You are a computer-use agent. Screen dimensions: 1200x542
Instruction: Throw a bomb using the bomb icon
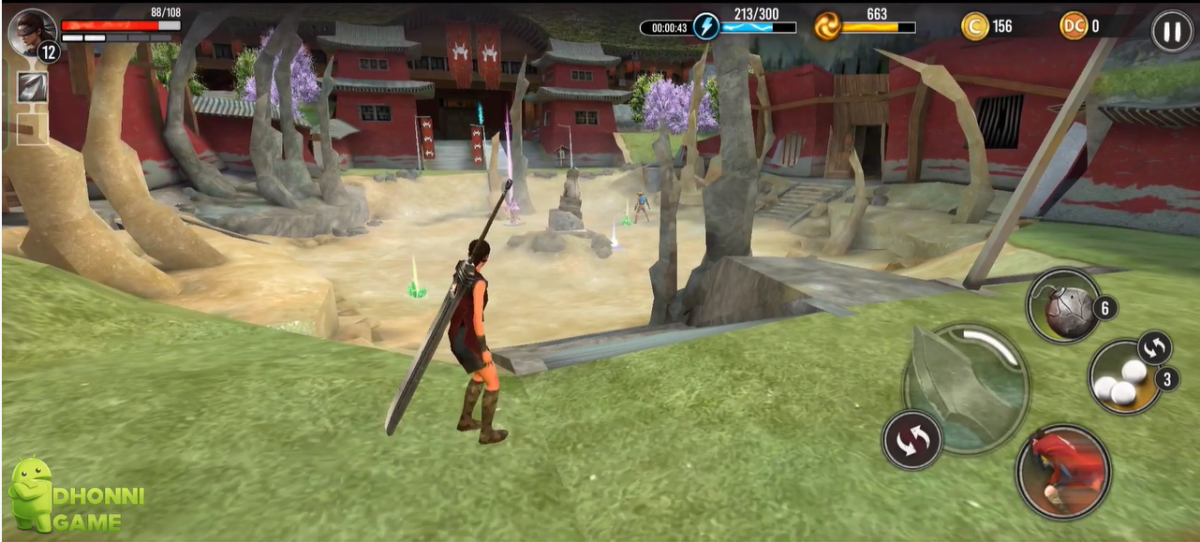point(1063,306)
